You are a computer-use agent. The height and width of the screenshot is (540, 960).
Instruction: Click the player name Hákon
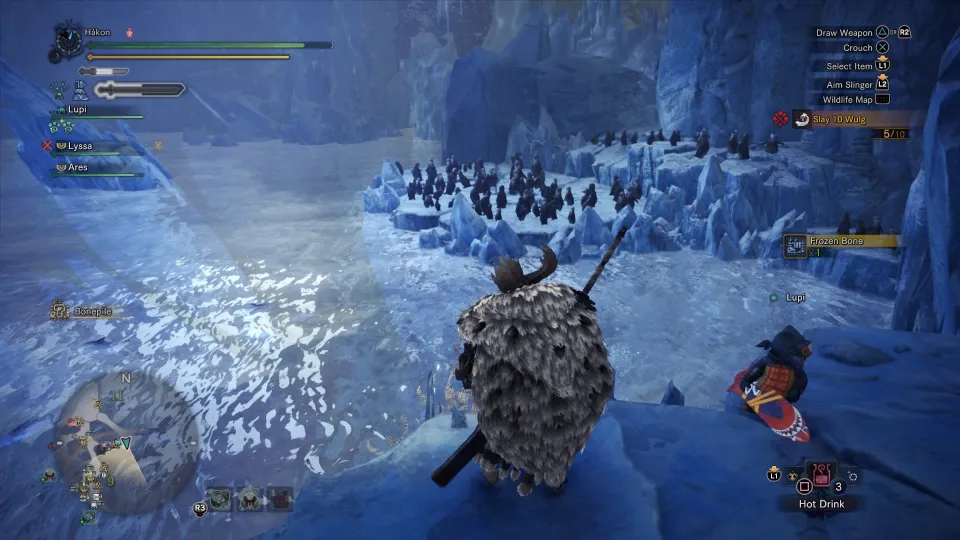98,32
